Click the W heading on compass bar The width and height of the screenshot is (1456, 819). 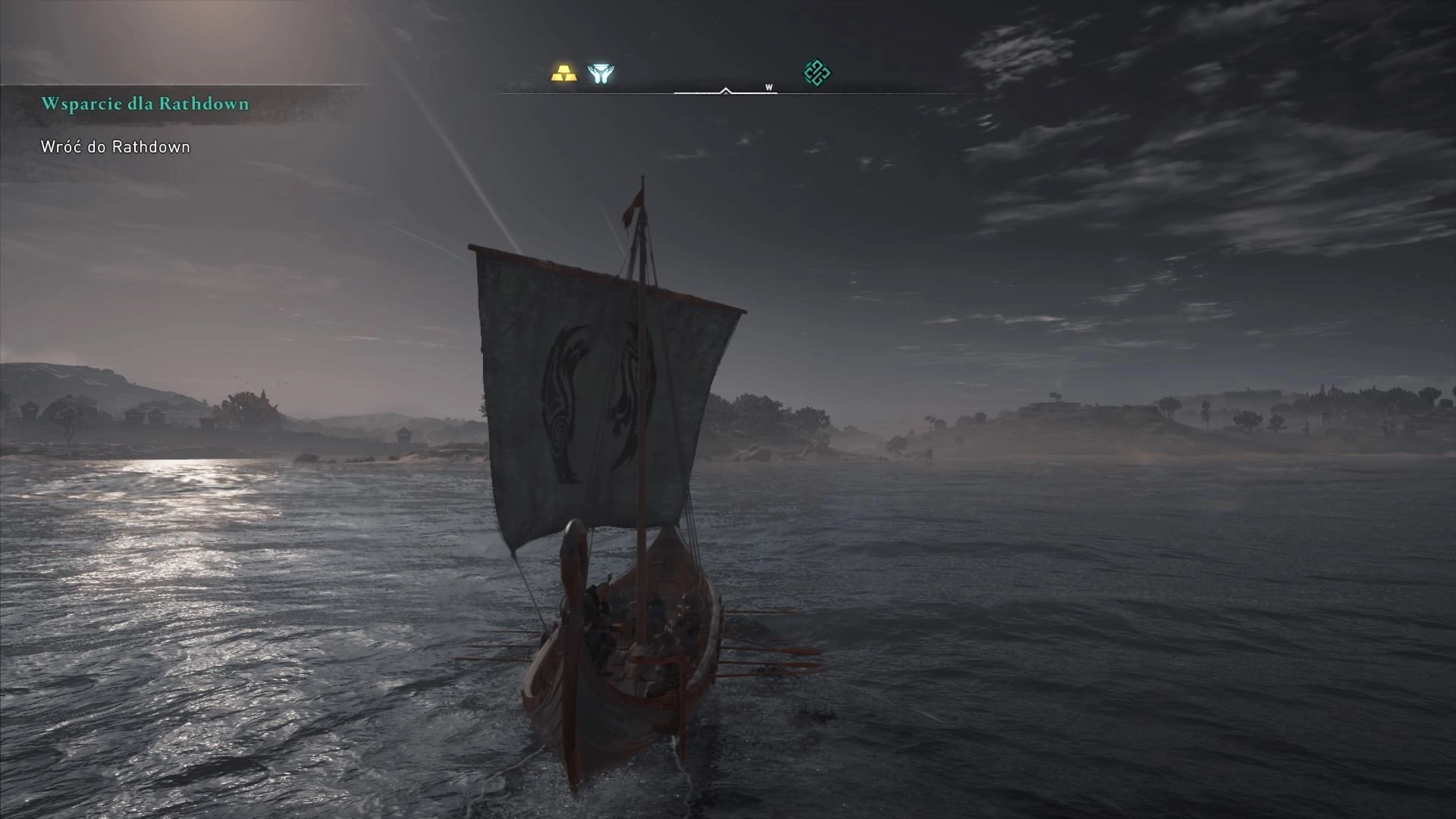click(769, 88)
